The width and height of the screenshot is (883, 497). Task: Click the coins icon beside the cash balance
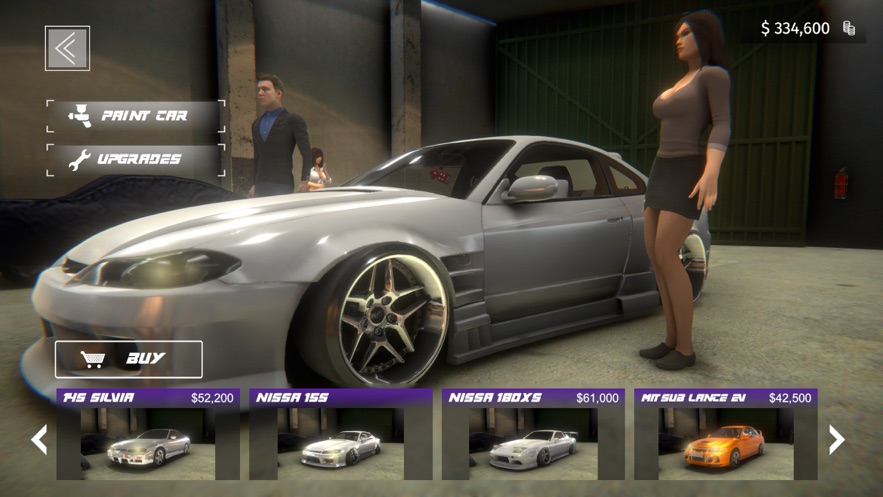[849, 28]
